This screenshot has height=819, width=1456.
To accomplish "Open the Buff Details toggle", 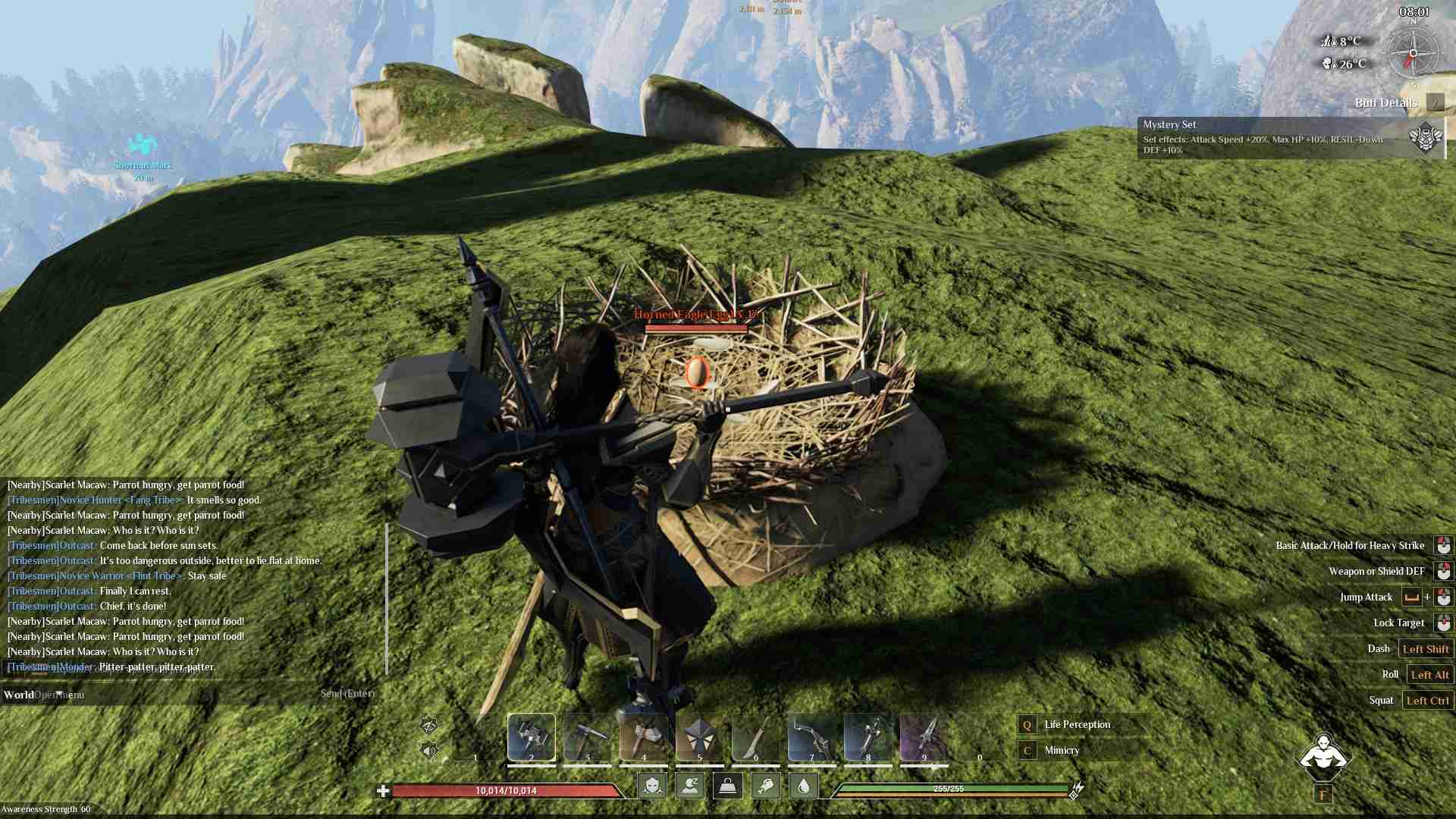I will point(1435,102).
